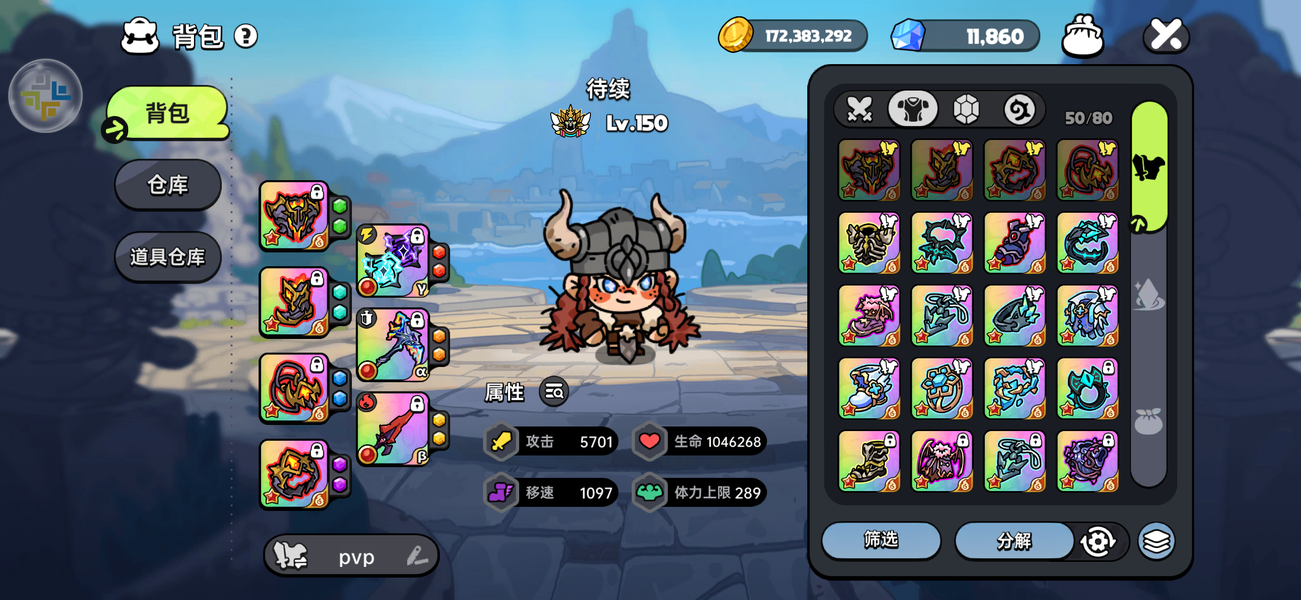Select the hexagon gem category
The height and width of the screenshot is (600, 1301).
(966, 109)
